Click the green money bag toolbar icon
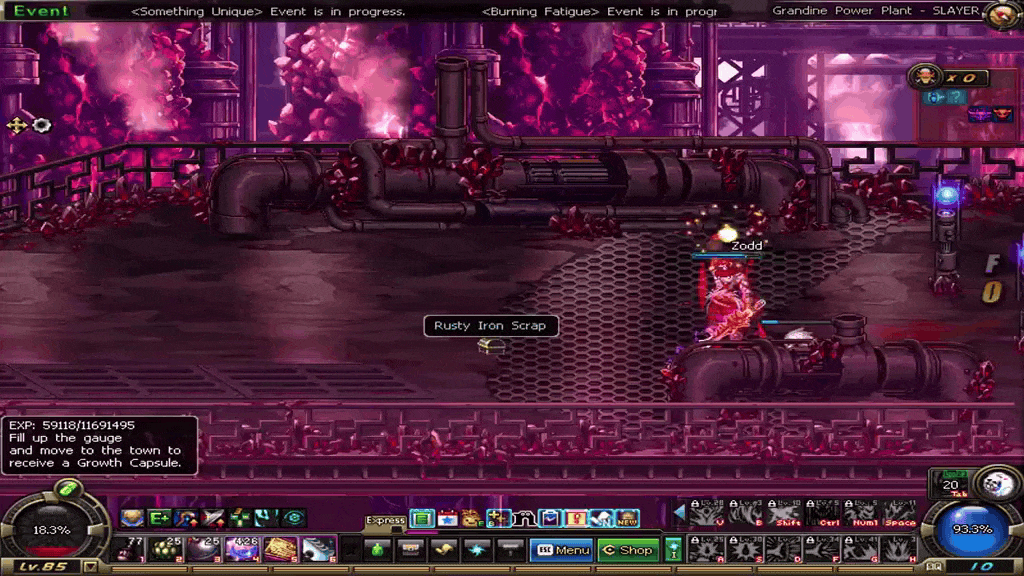This screenshot has height=576, width=1024. pos(379,549)
